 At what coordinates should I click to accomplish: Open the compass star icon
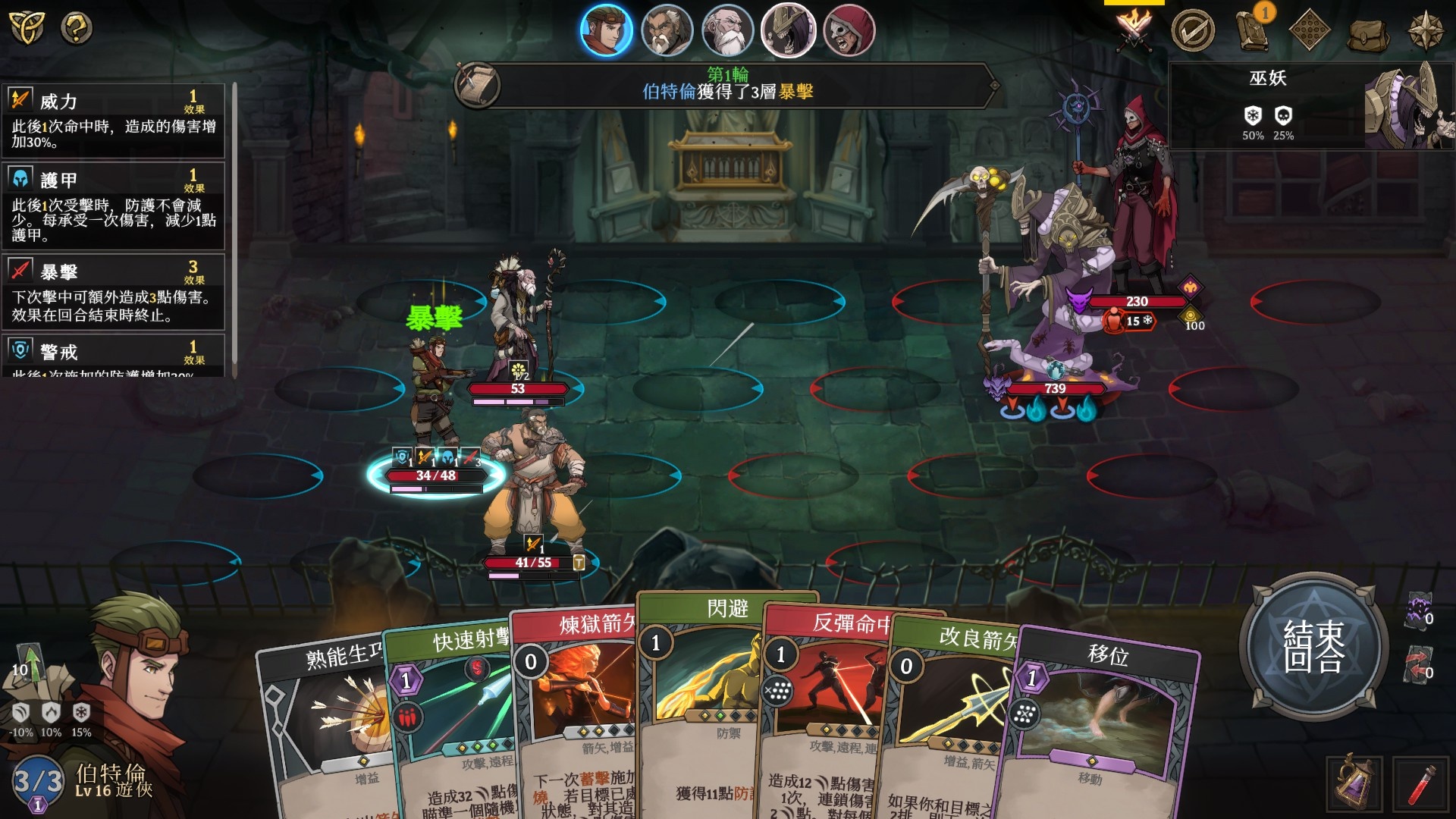(1425, 30)
